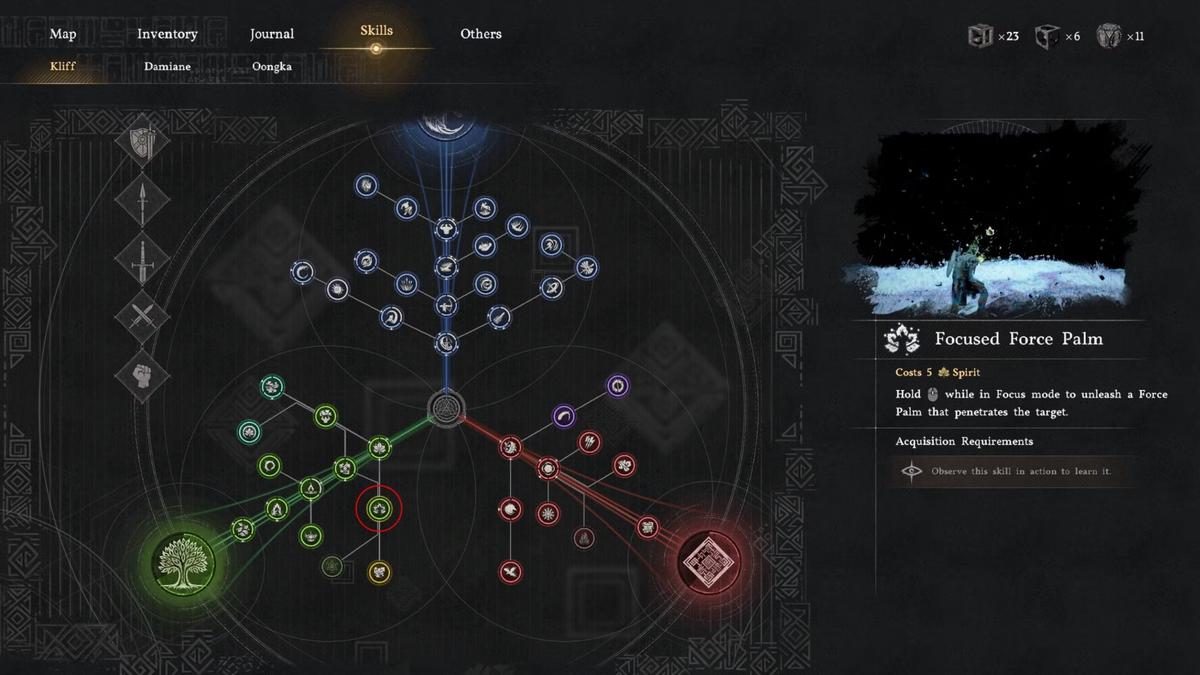Select the shield weapon category icon
Screen dimensions: 1200x675
(x=142, y=142)
